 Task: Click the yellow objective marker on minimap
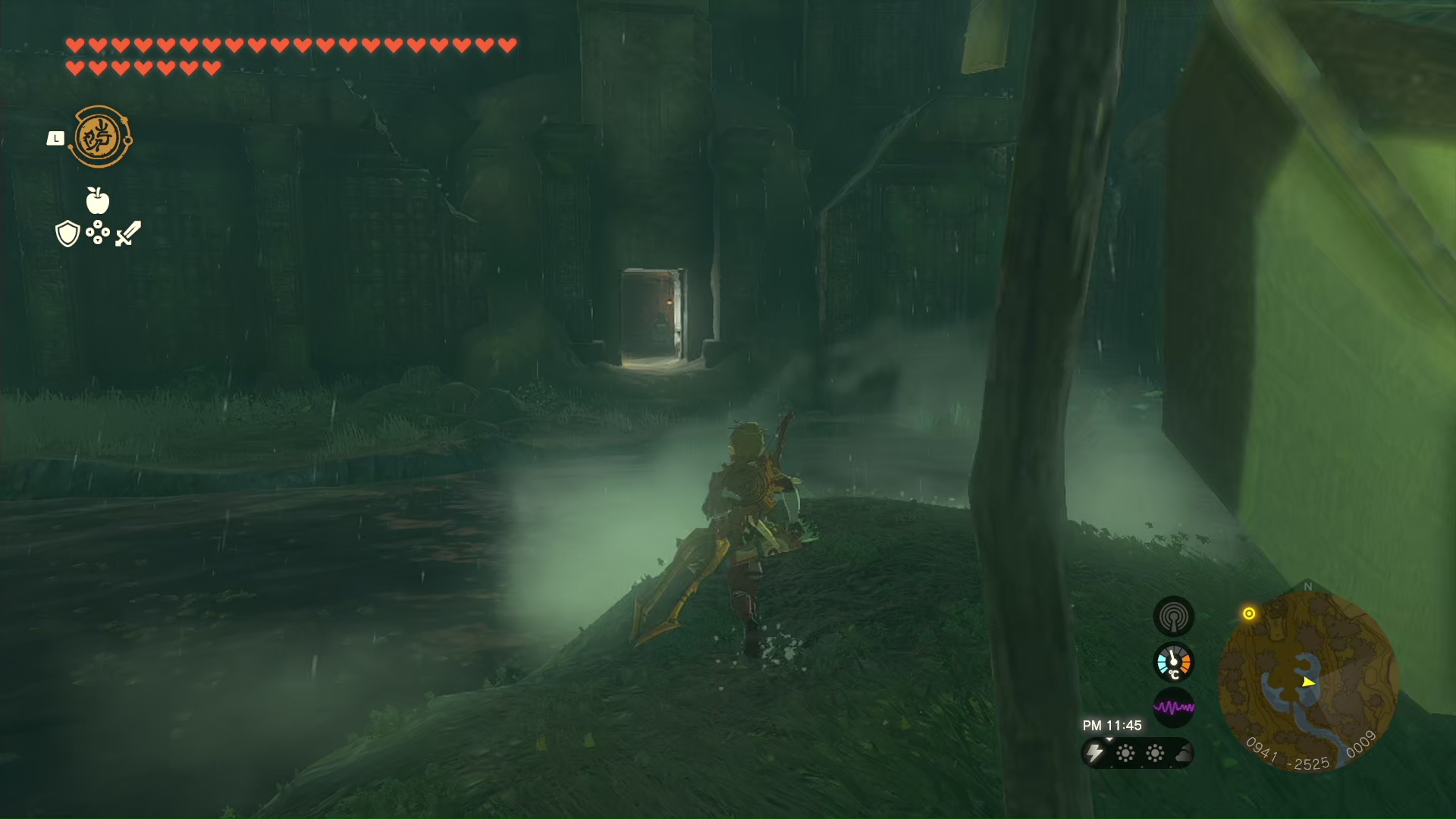1249,613
